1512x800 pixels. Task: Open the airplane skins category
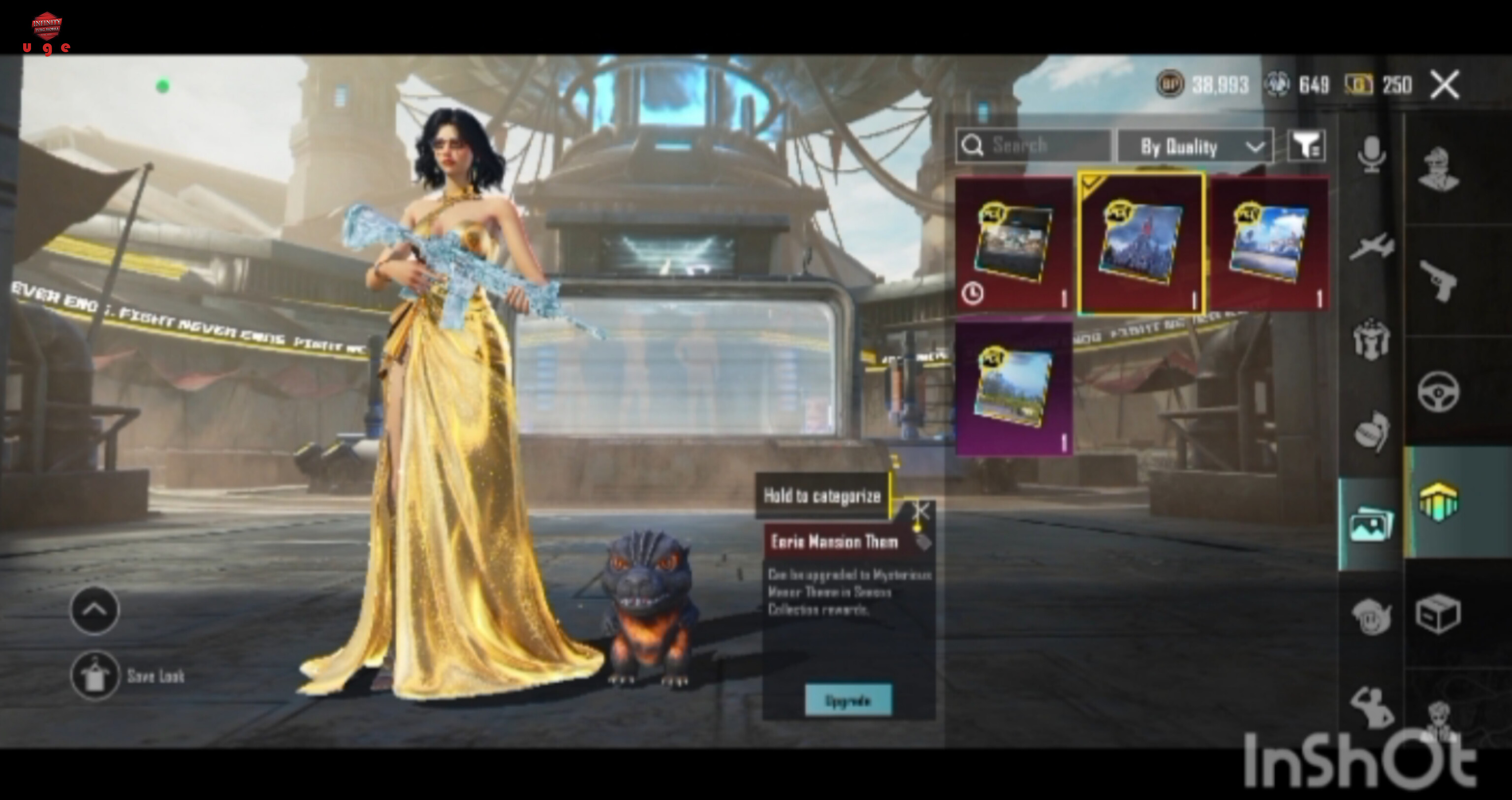[x=1371, y=246]
